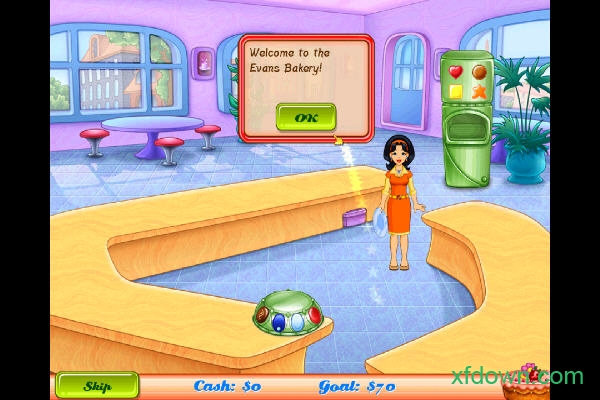
Task: Choose the red frosting button
Action: (x=314, y=317)
